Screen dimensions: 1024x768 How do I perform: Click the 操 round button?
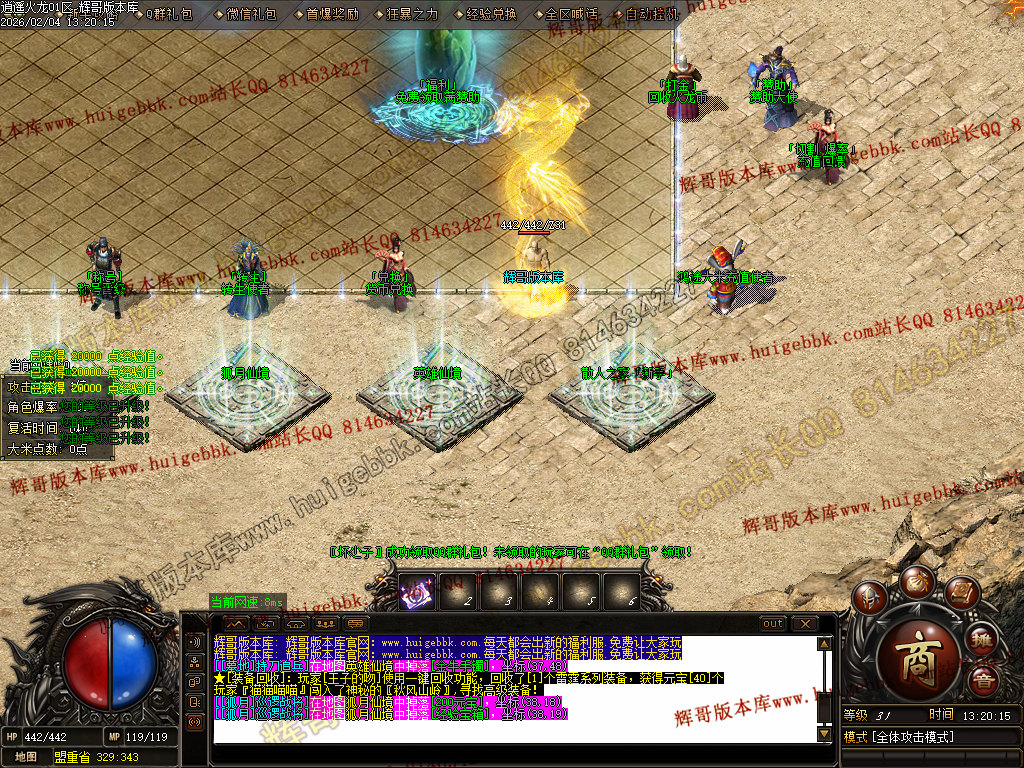pos(981,639)
